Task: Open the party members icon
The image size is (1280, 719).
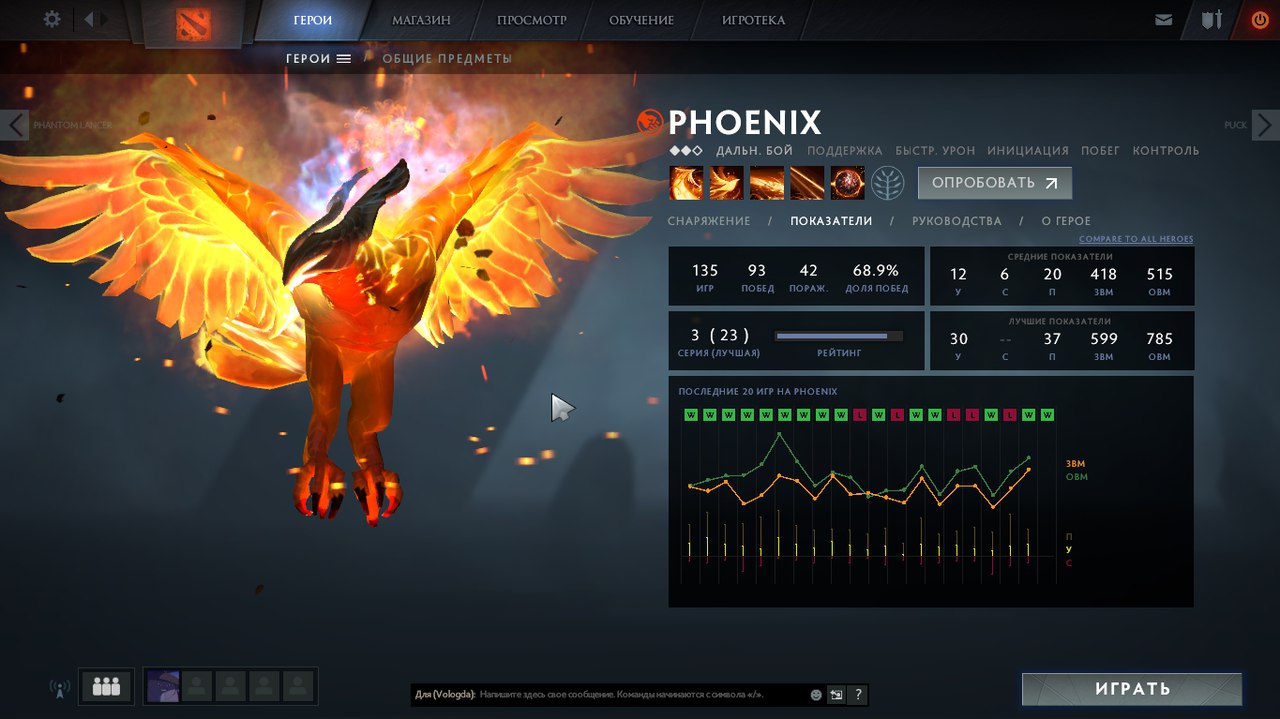Action: pyautogui.click(x=106, y=687)
